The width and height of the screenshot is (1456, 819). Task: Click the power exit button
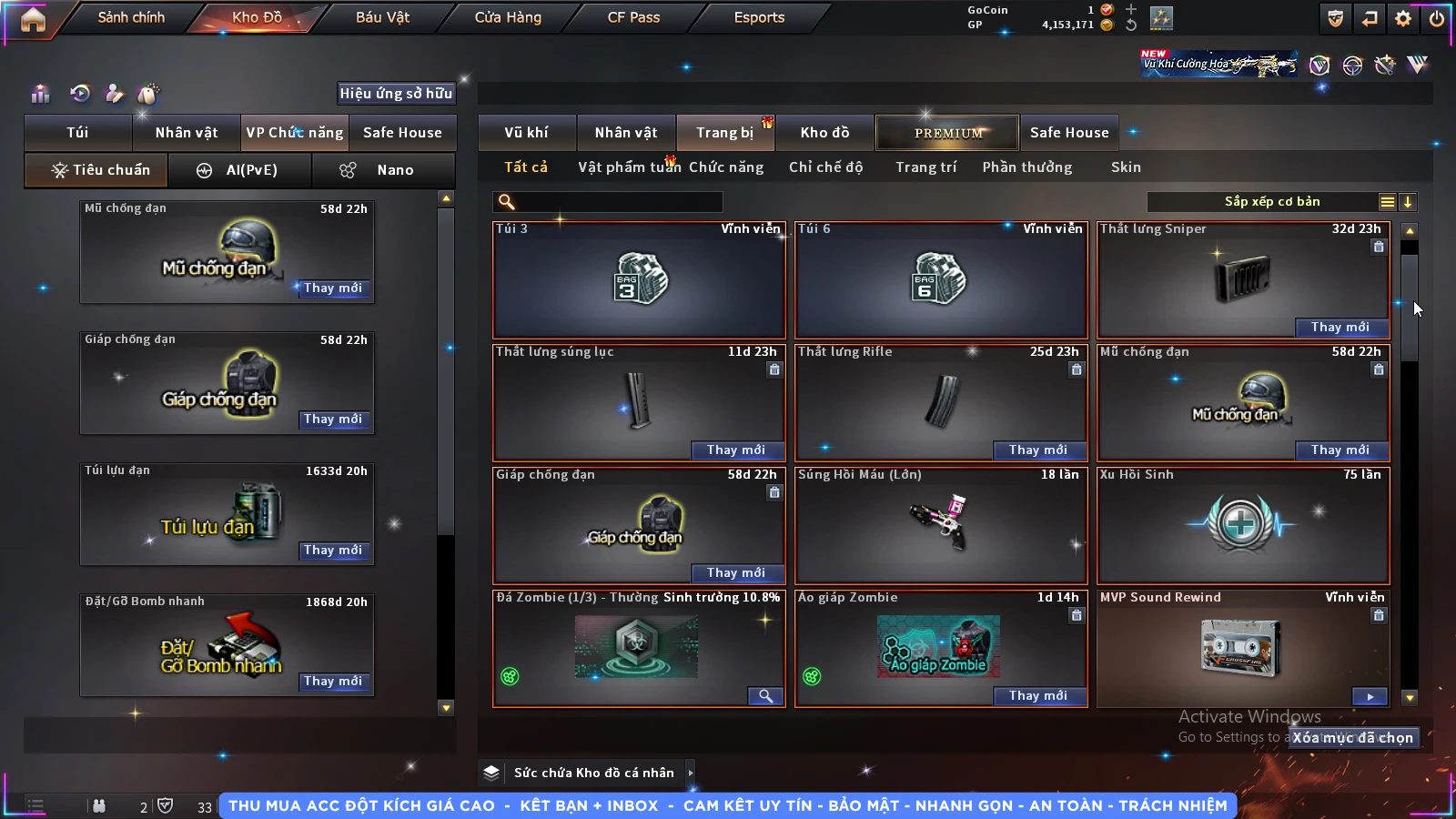1437,18
